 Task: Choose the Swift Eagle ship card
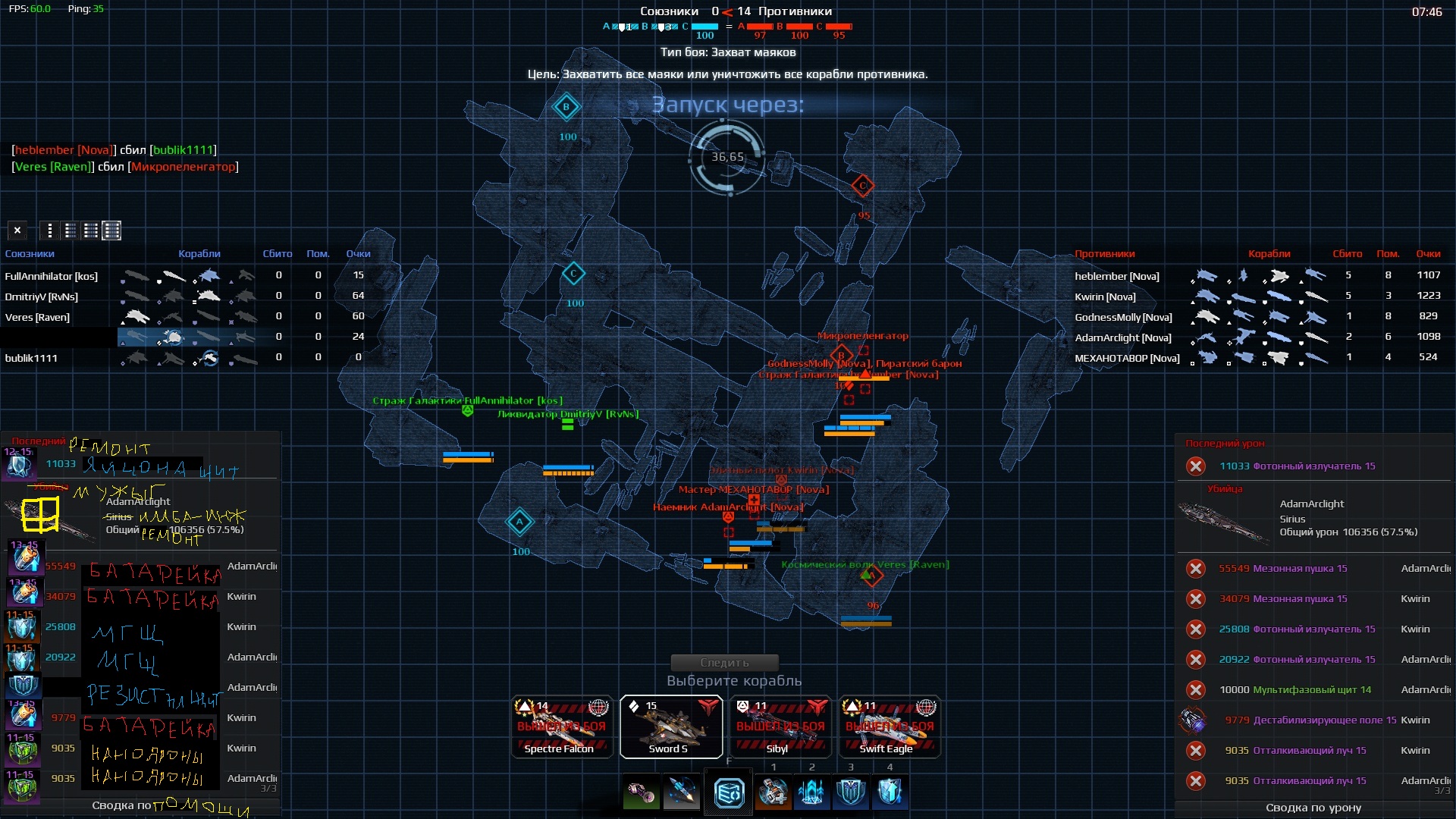point(890,726)
